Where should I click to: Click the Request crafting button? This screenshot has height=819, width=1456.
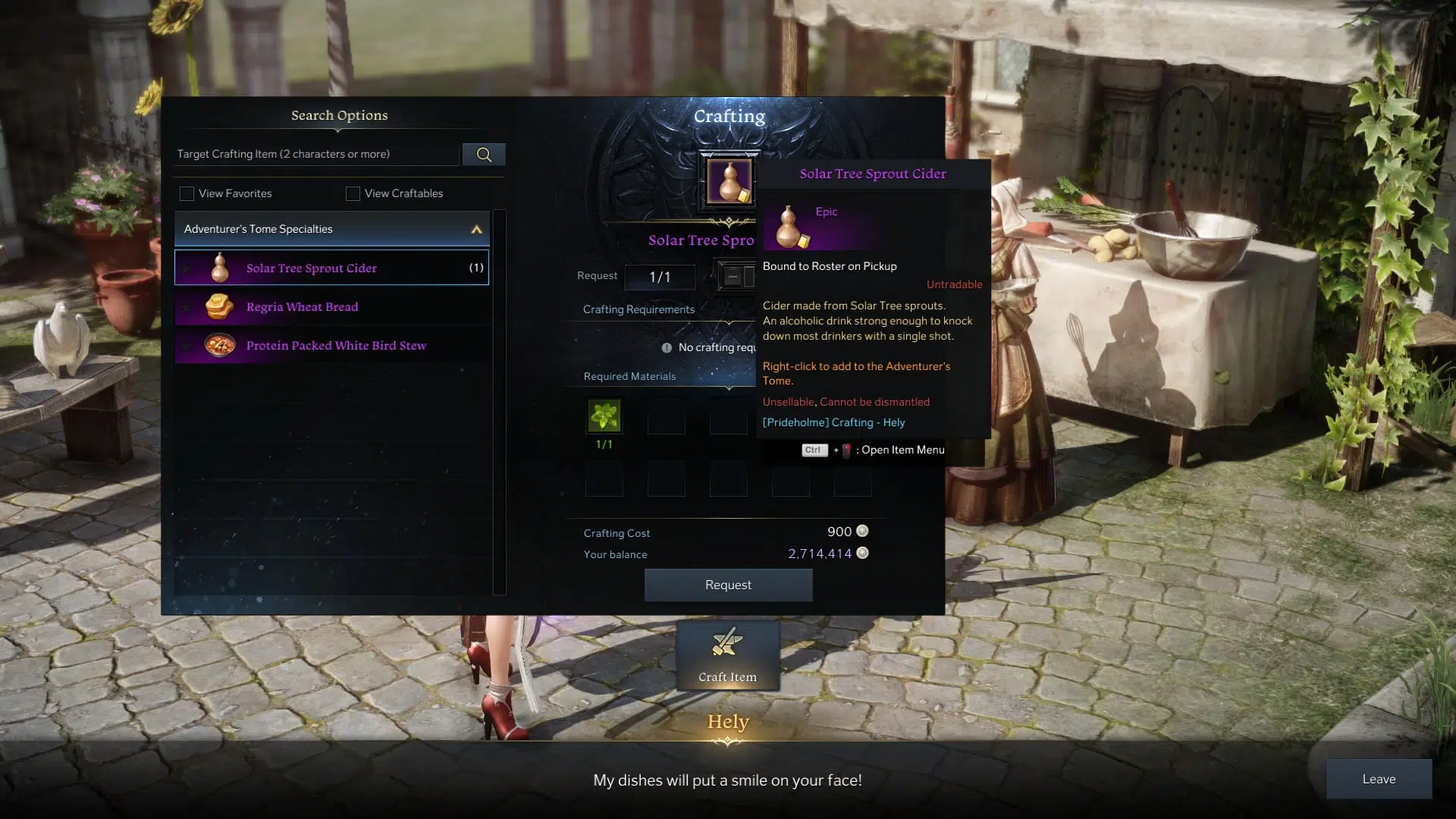(728, 585)
